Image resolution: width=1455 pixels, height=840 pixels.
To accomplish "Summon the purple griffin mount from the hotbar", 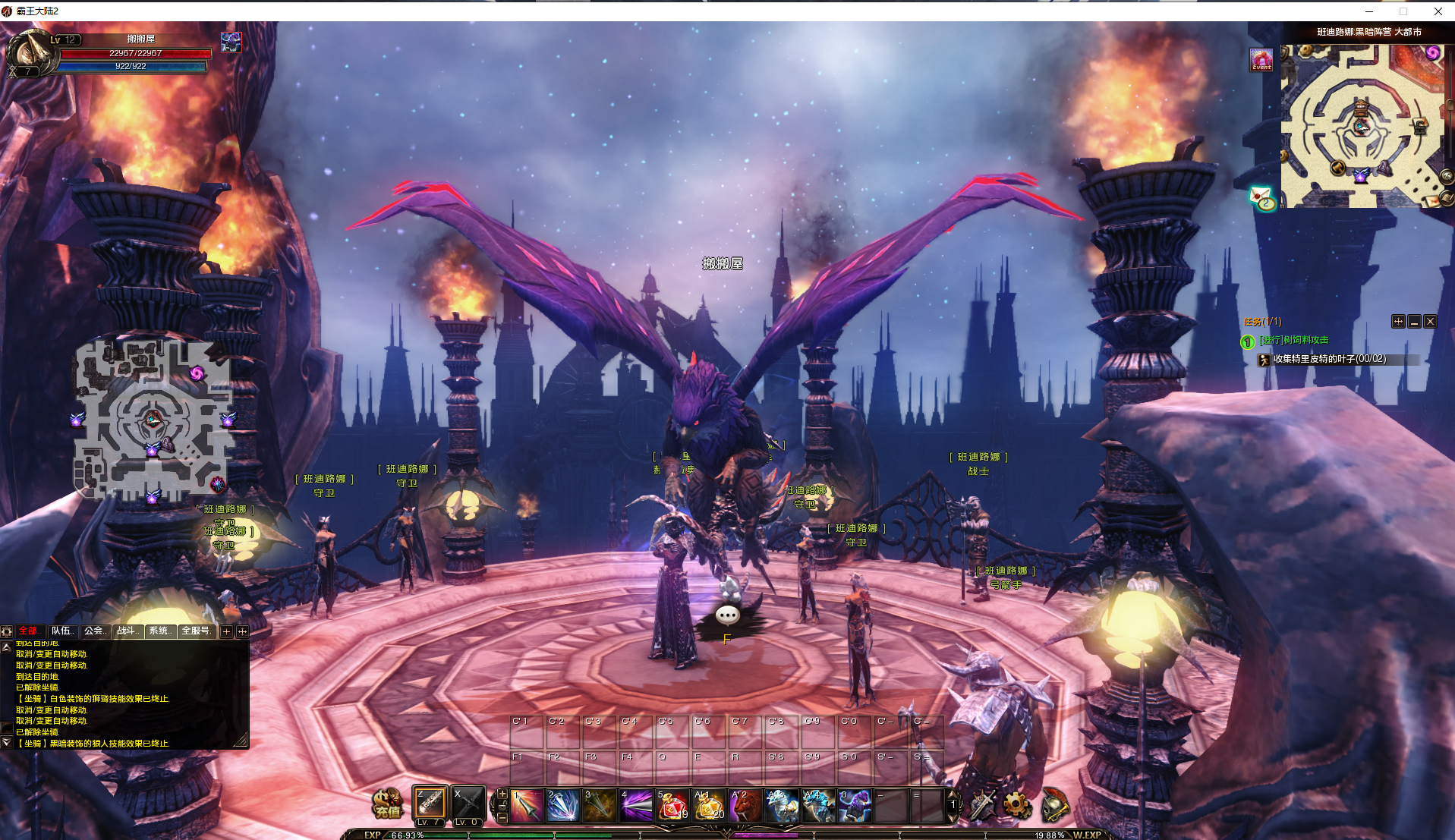I will [855, 805].
